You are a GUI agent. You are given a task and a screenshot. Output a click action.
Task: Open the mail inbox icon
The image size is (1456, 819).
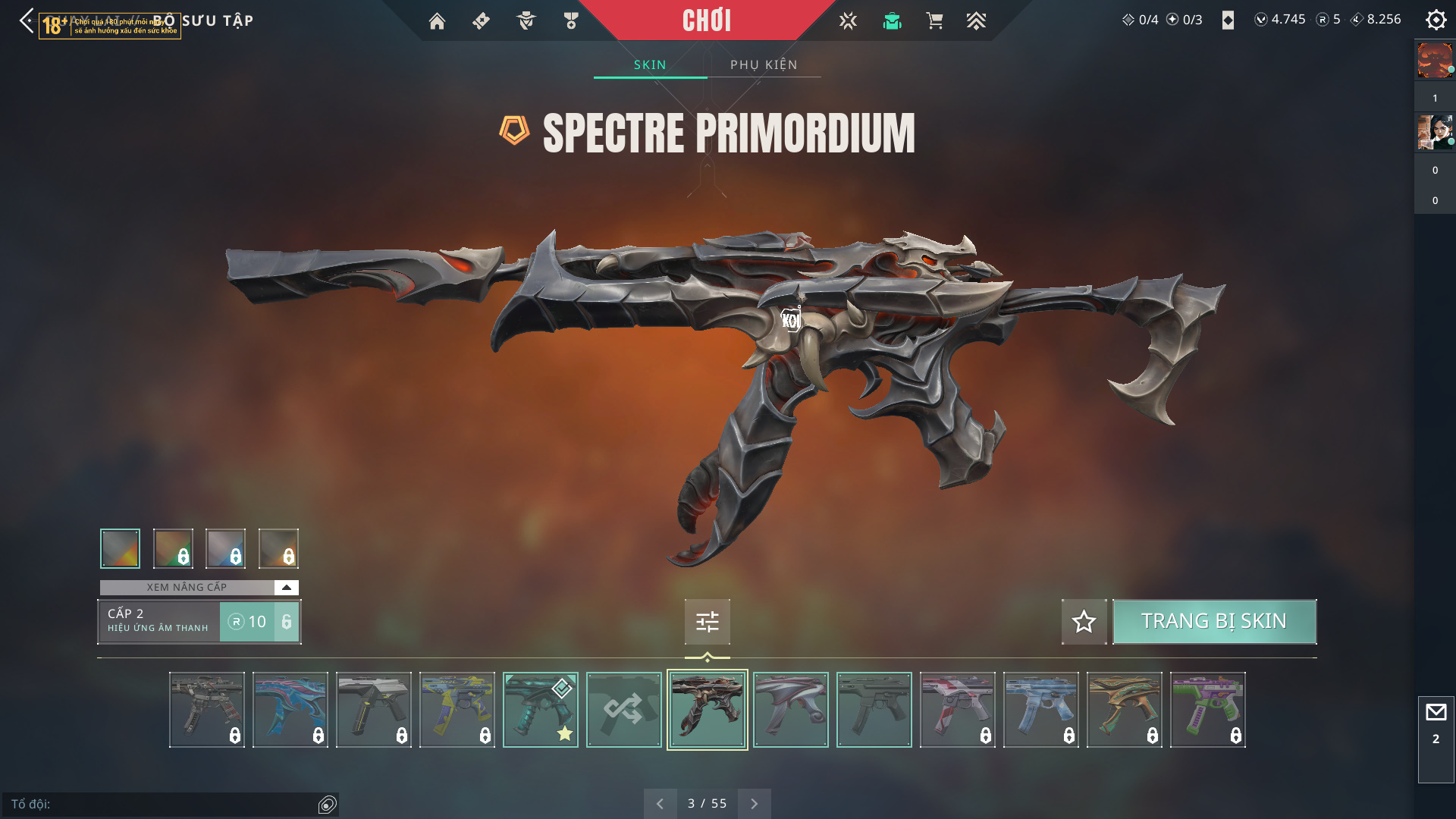(x=1436, y=713)
